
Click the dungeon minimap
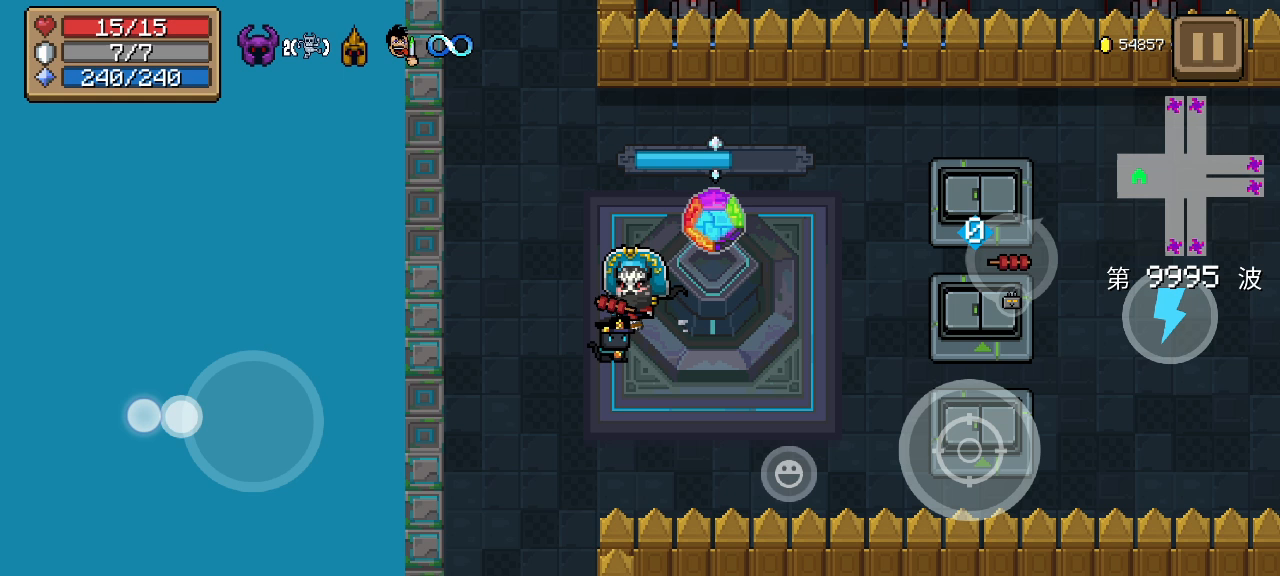[x=1190, y=176]
